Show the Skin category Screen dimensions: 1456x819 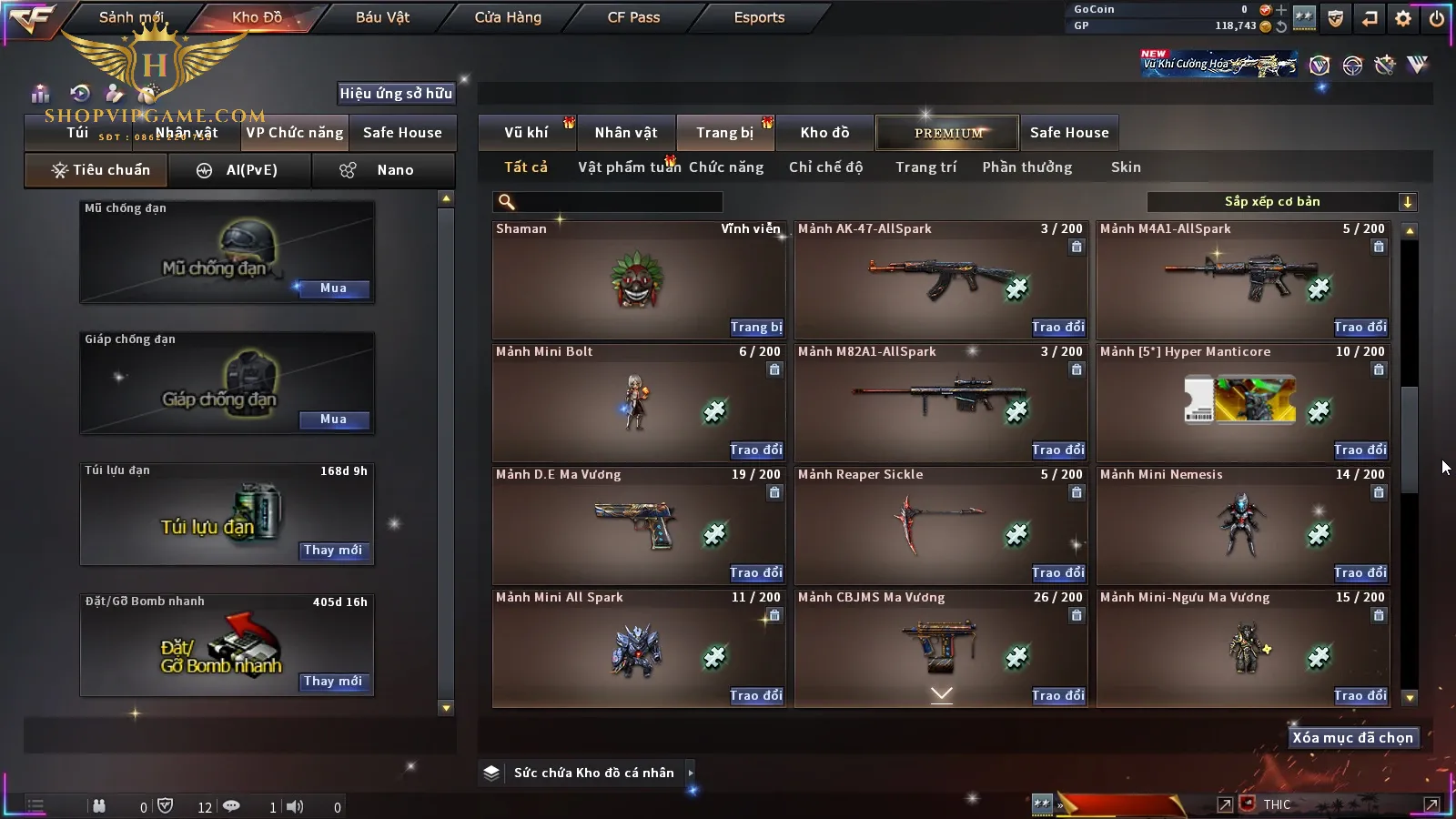pos(1126,167)
